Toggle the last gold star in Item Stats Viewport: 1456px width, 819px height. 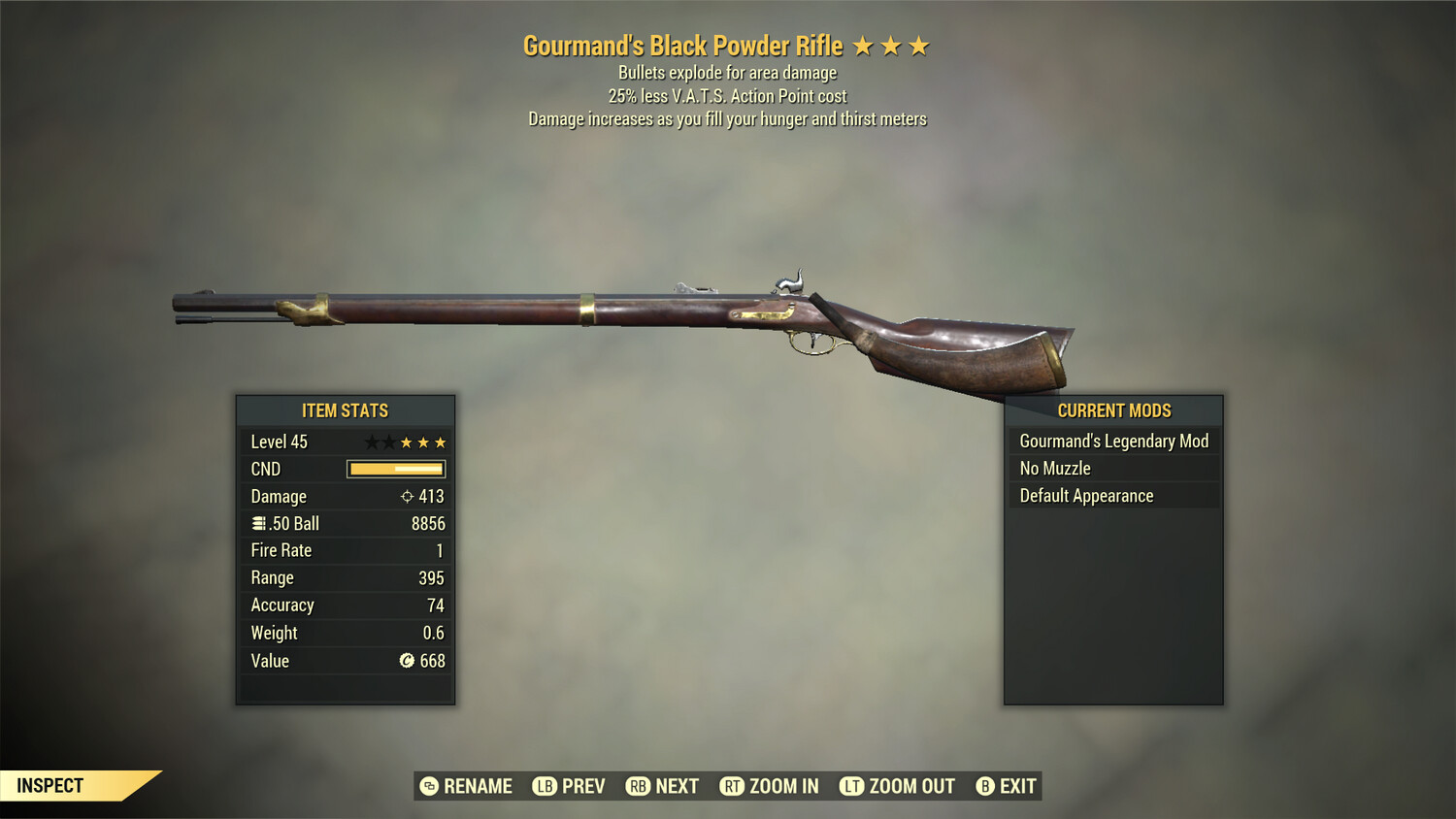click(x=442, y=442)
